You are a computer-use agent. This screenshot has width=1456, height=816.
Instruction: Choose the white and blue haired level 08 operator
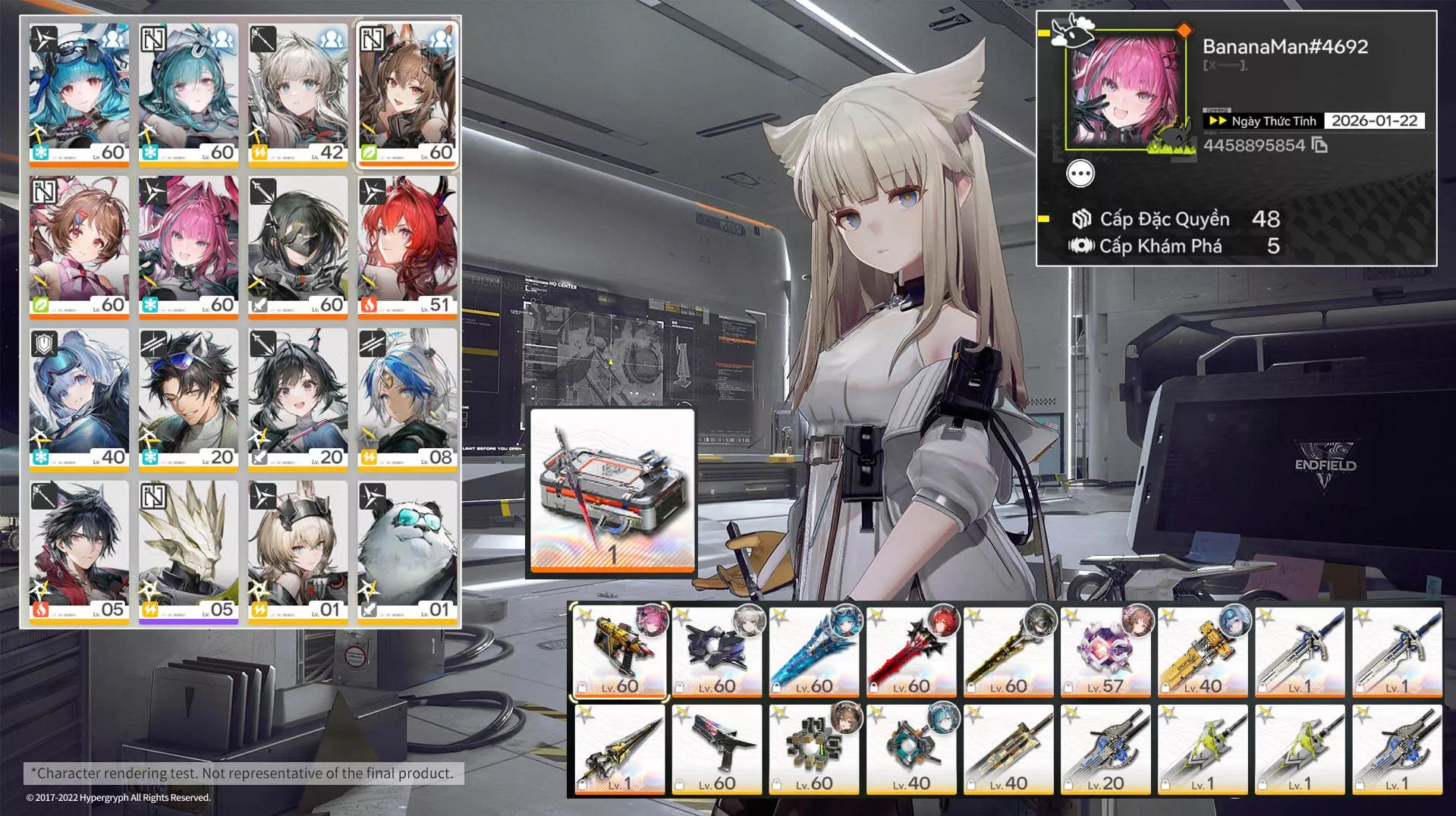coord(407,398)
